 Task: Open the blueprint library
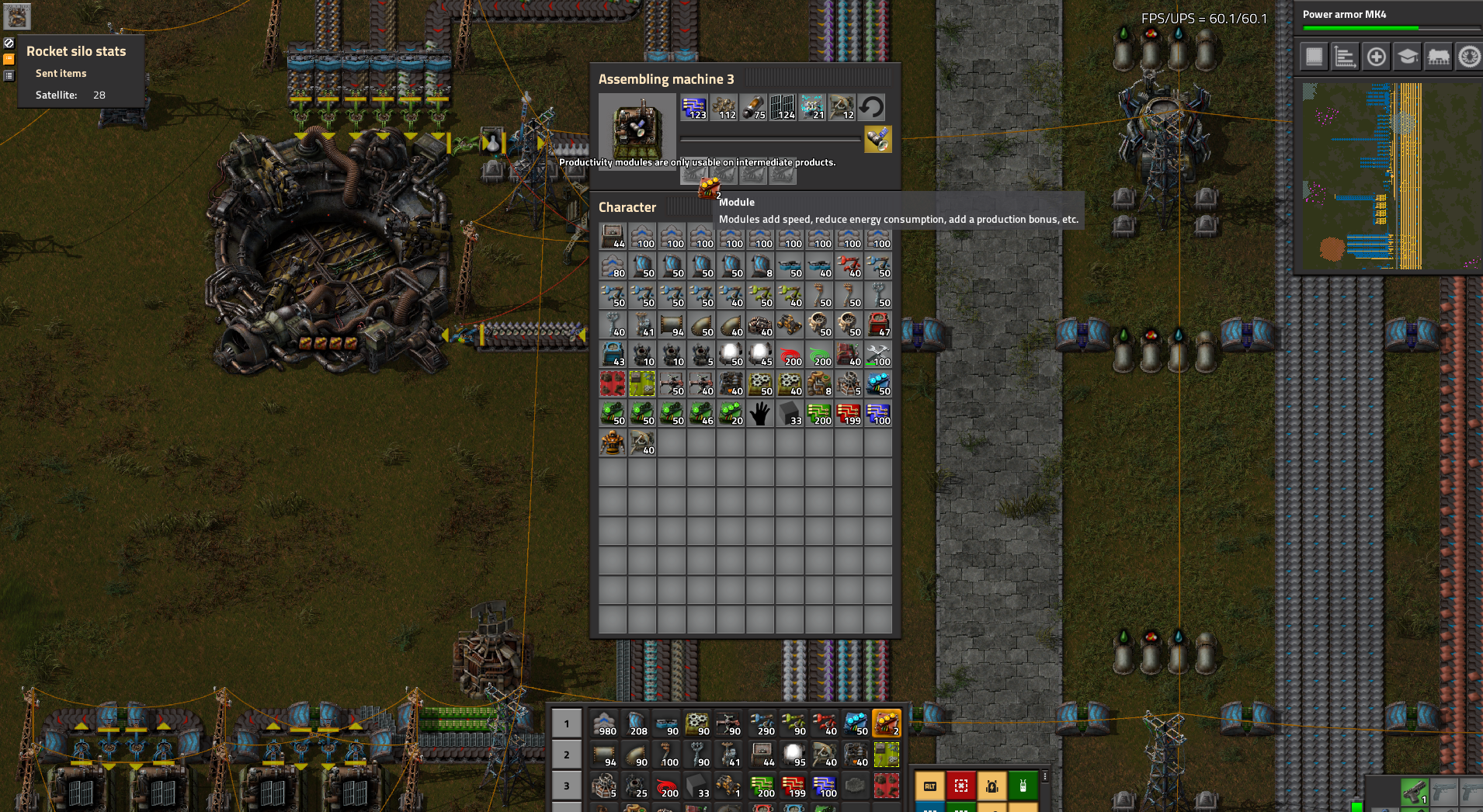pyautogui.click(x=1313, y=57)
